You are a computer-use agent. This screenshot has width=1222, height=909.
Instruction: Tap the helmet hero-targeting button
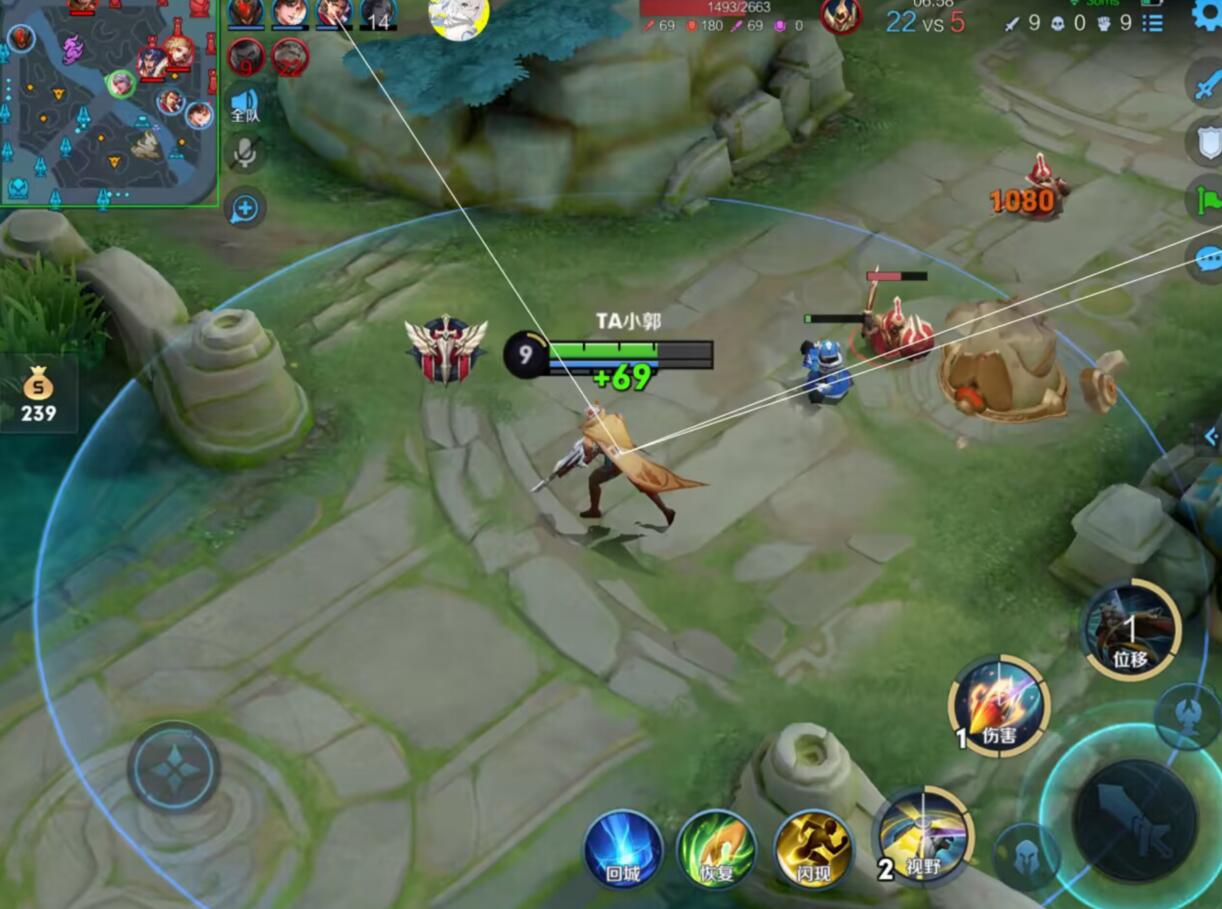[1026, 857]
